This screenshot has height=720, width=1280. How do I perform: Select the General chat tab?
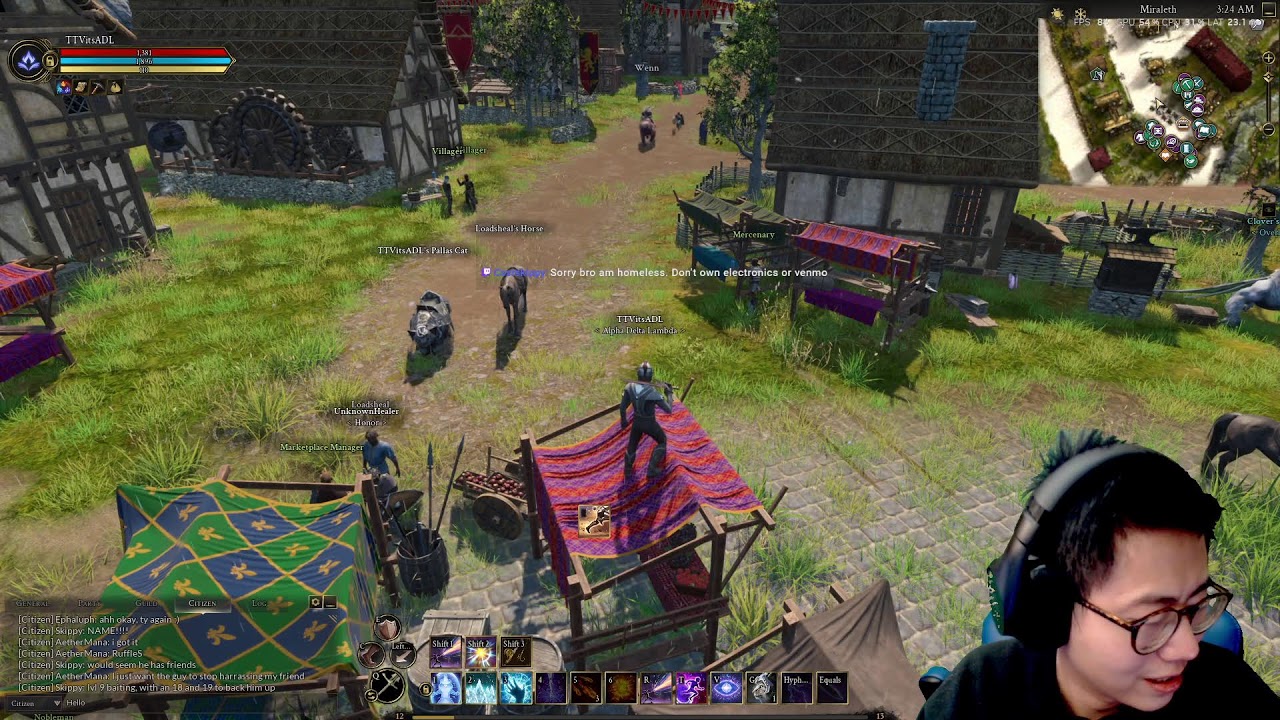pos(32,603)
